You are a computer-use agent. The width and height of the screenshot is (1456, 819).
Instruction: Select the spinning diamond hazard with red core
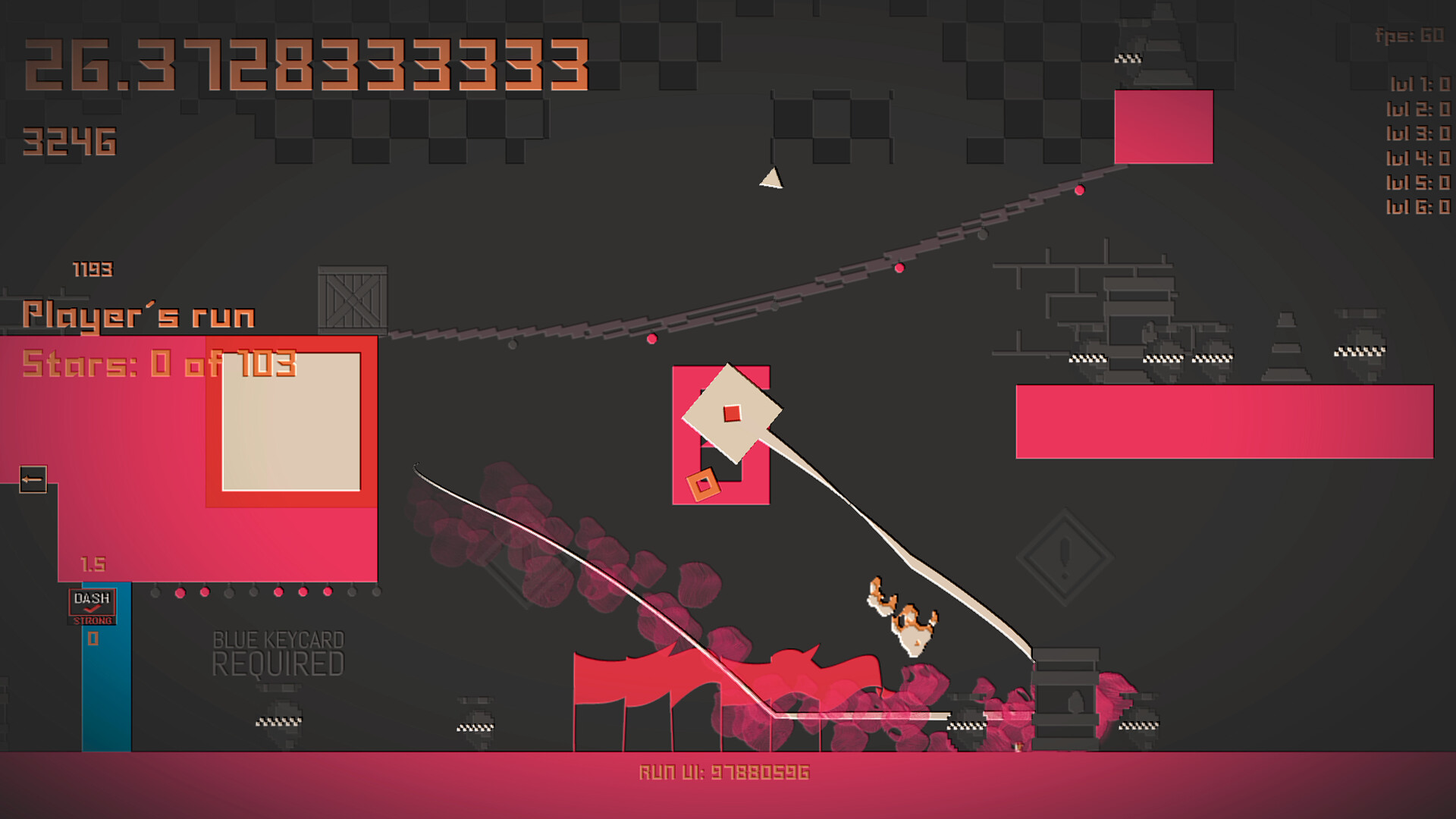pyautogui.click(x=732, y=413)
